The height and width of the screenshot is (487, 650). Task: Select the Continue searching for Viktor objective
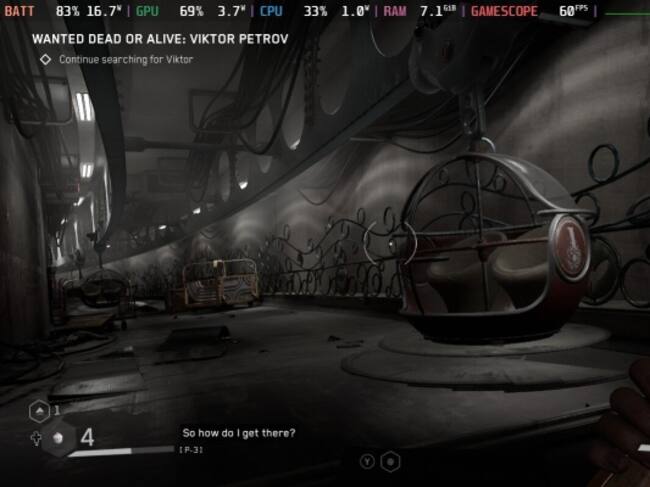[125, 59]
